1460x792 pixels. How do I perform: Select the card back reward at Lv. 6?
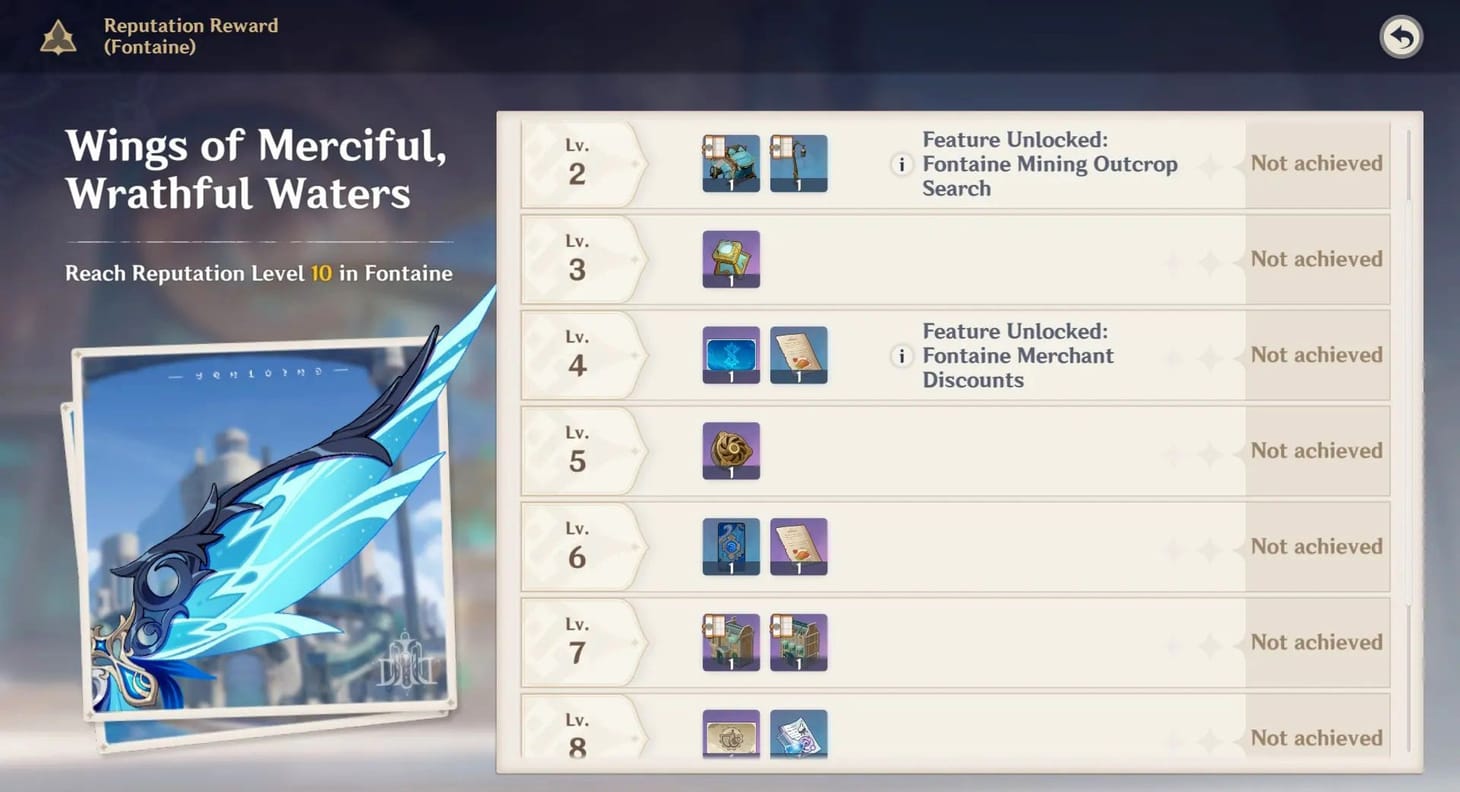(x=730, y=546)
